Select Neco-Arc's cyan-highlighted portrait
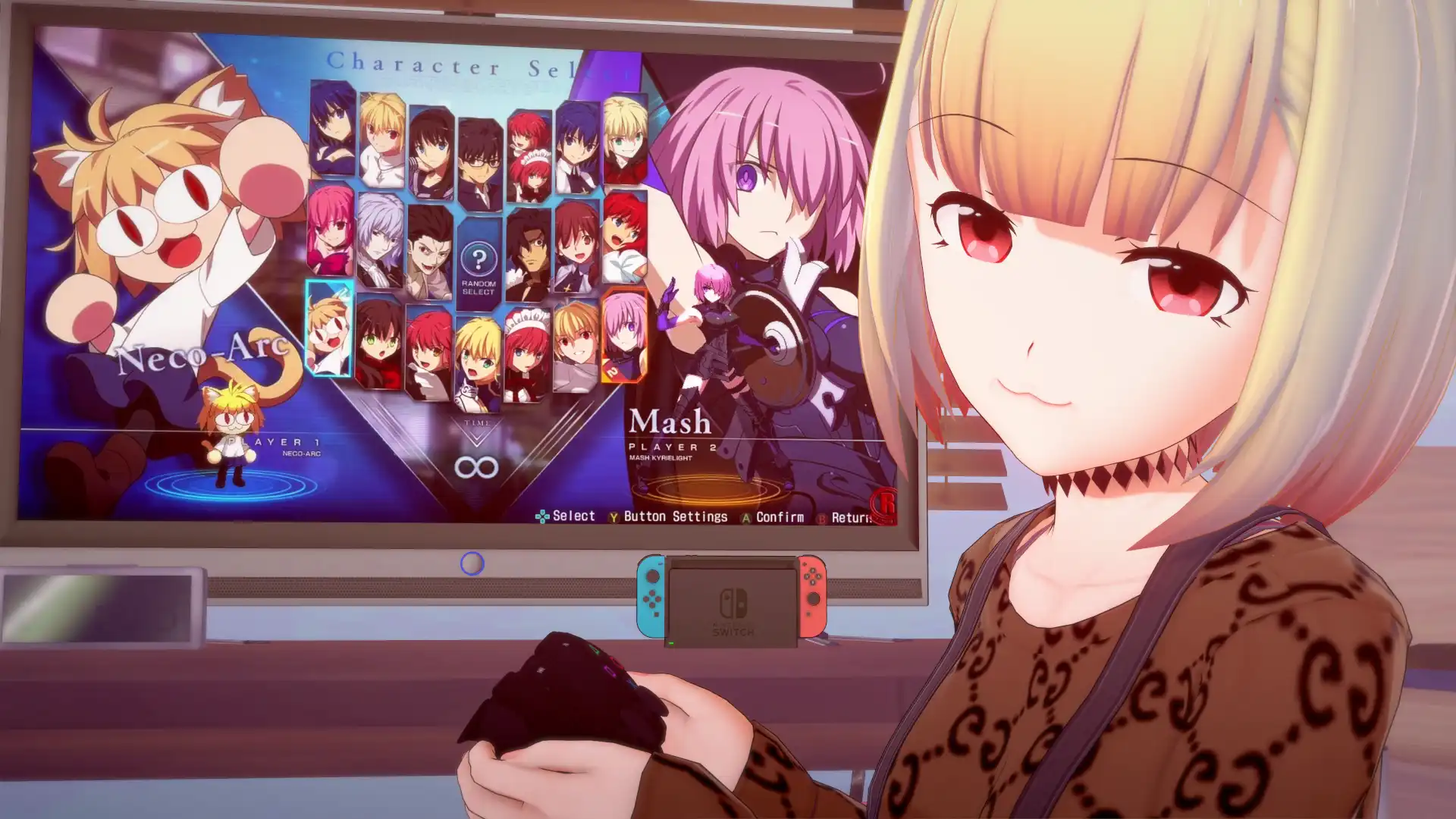Image resolution: width=1456 pixels, height=819 pixels. click(x=328, y=334)
